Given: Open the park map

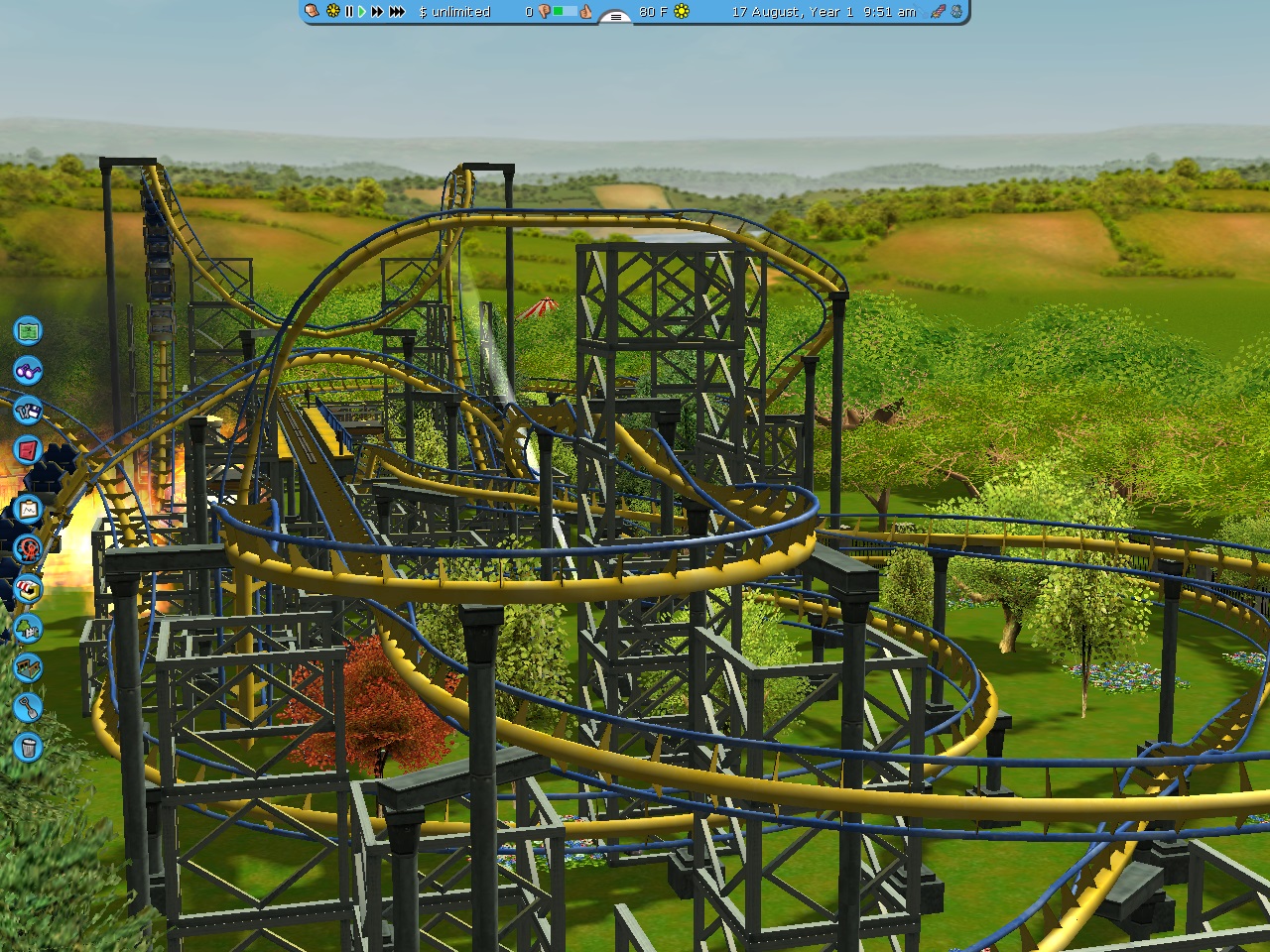Looking at the screenshot, I should click(28, 330).
